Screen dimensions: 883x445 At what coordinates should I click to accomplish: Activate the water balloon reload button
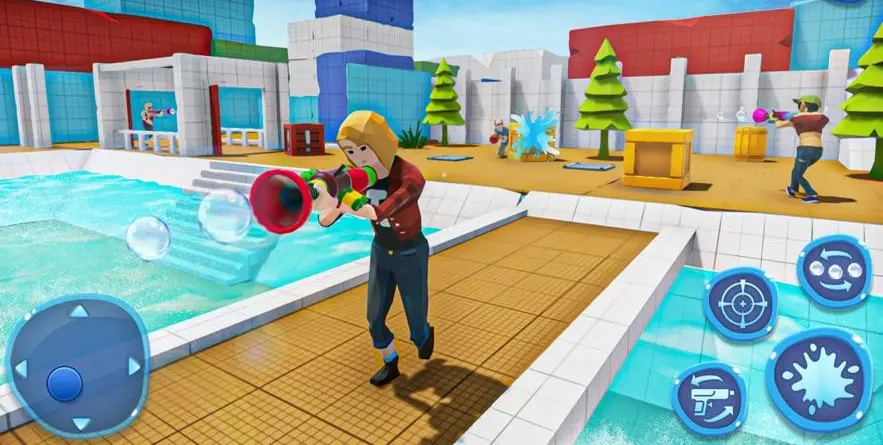pos(834,271)
